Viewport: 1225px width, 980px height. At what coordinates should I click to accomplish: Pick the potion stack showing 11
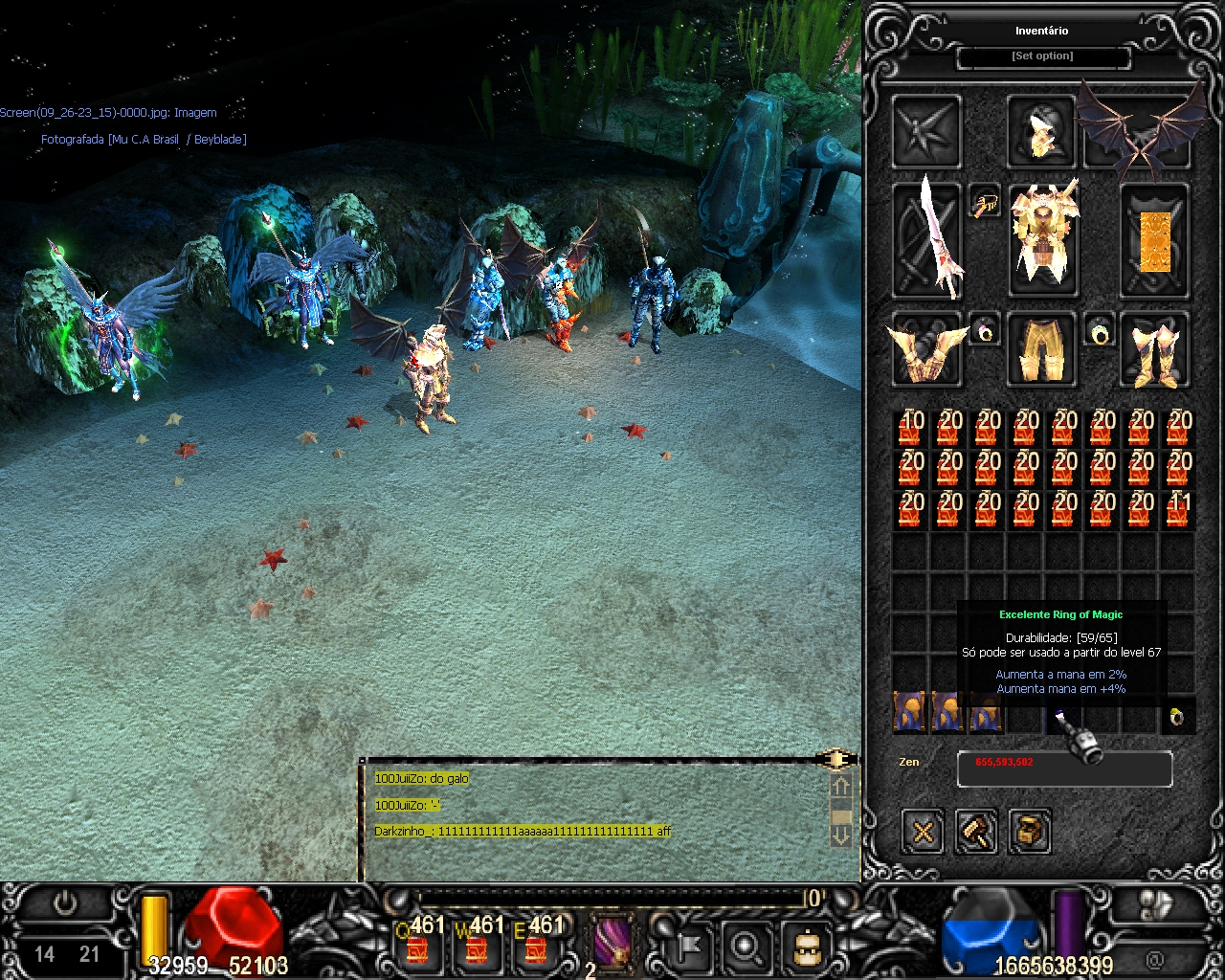tap(1178, 510)
